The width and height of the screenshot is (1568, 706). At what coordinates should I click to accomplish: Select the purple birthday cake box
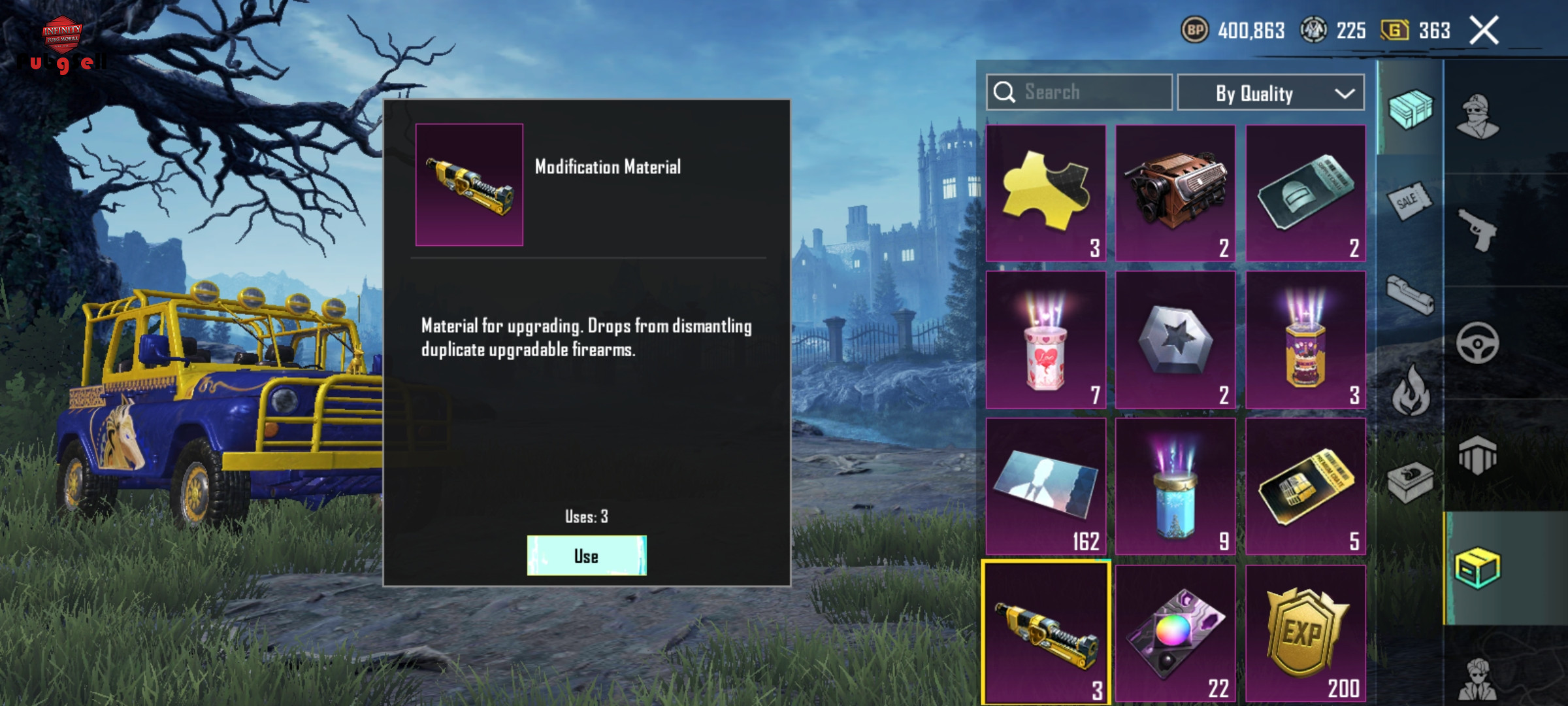click(1305, 340)
